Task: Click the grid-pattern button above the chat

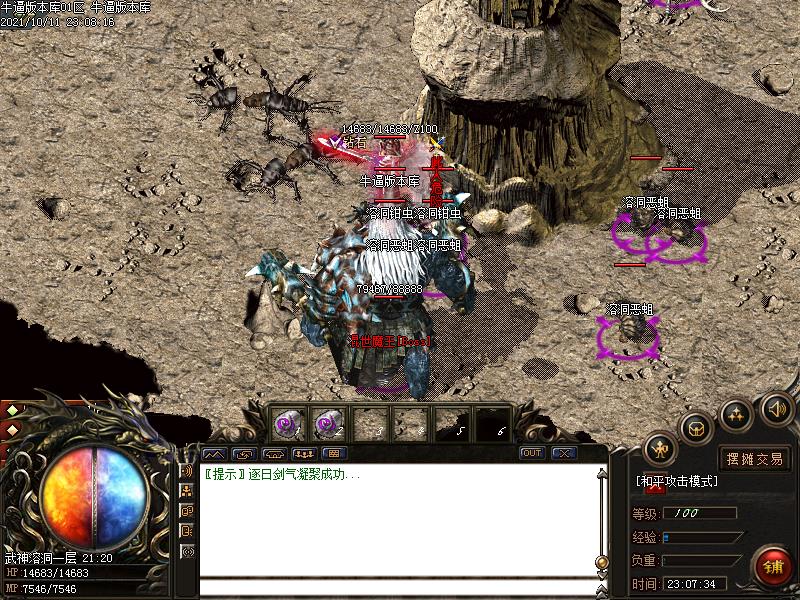Action: pyautogui.click(x=332, y=453)
